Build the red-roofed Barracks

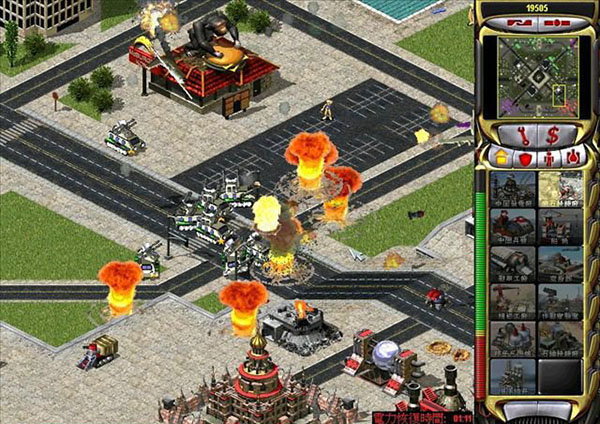point(511,226)
